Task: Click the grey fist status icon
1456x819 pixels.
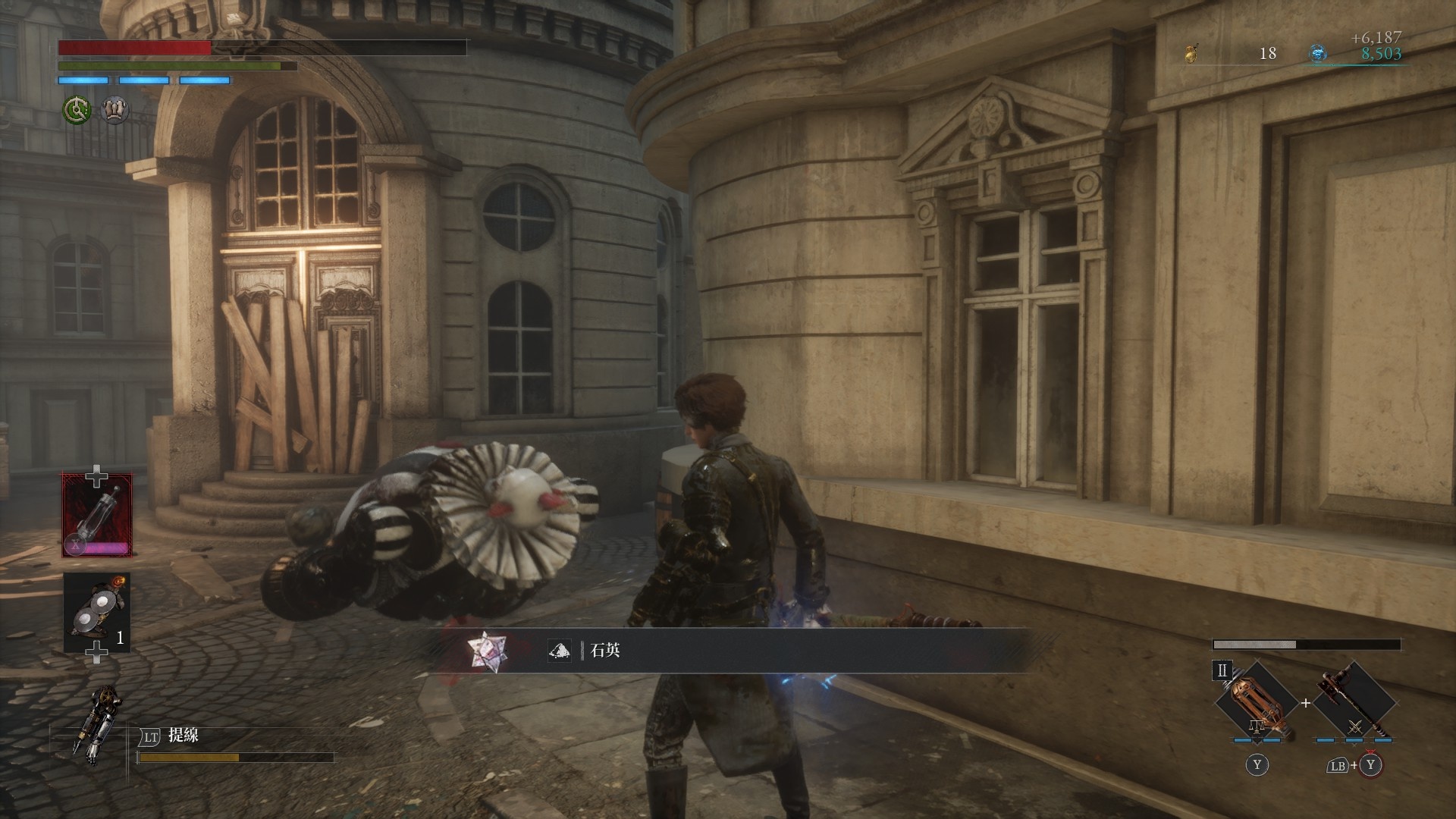Action: tap(115, 111)
